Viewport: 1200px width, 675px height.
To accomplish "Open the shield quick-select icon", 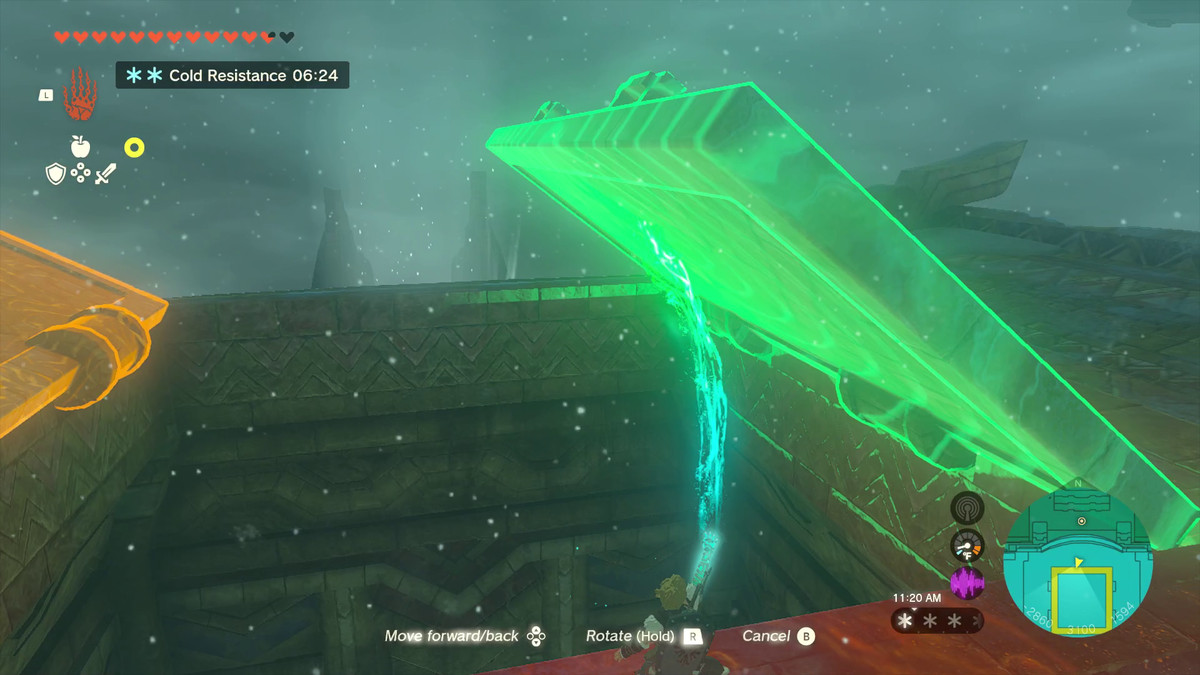I will click(x=56, y=174).
